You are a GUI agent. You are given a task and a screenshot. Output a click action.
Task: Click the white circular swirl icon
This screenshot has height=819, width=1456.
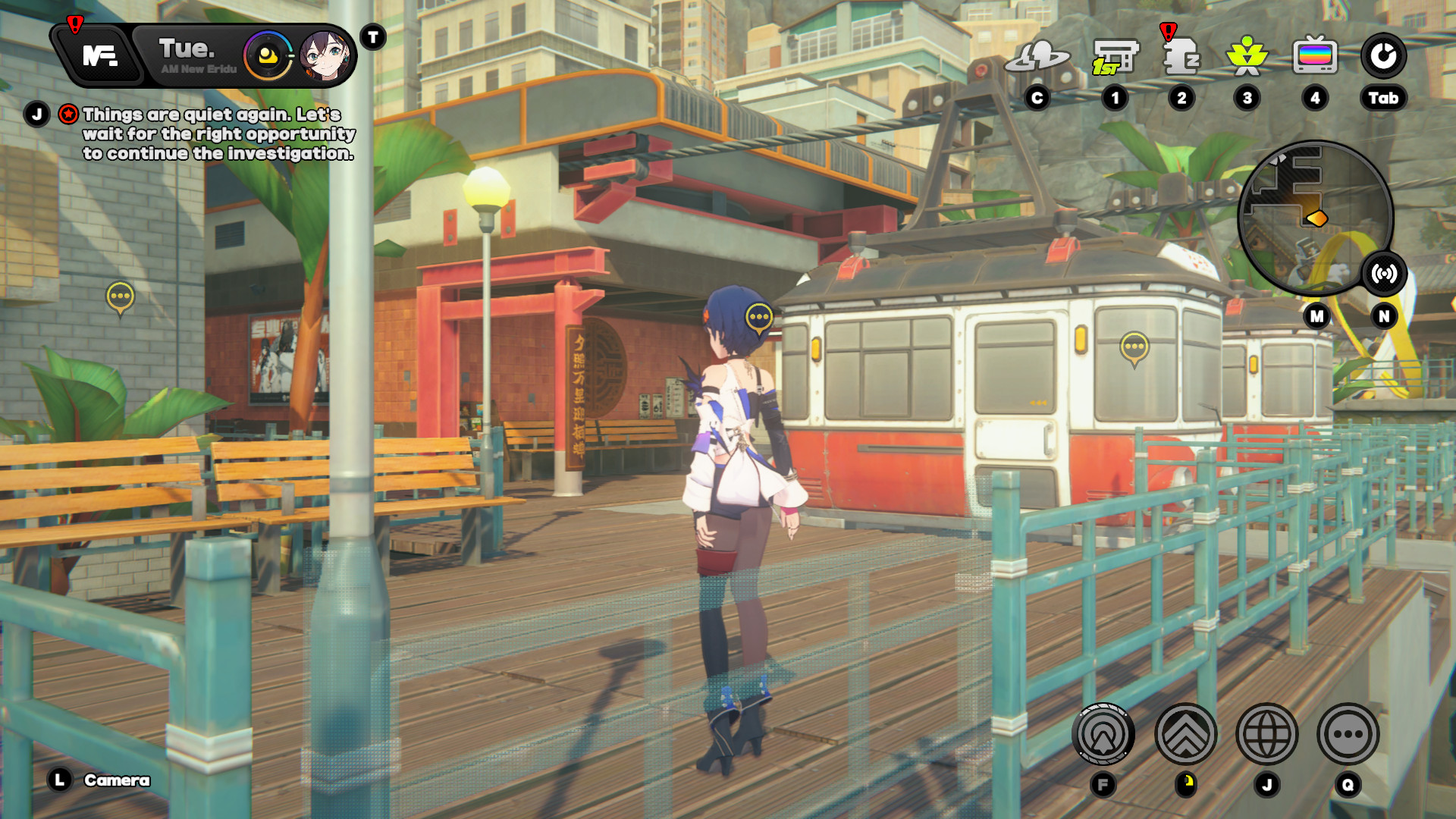click(x=1383, y=55)
